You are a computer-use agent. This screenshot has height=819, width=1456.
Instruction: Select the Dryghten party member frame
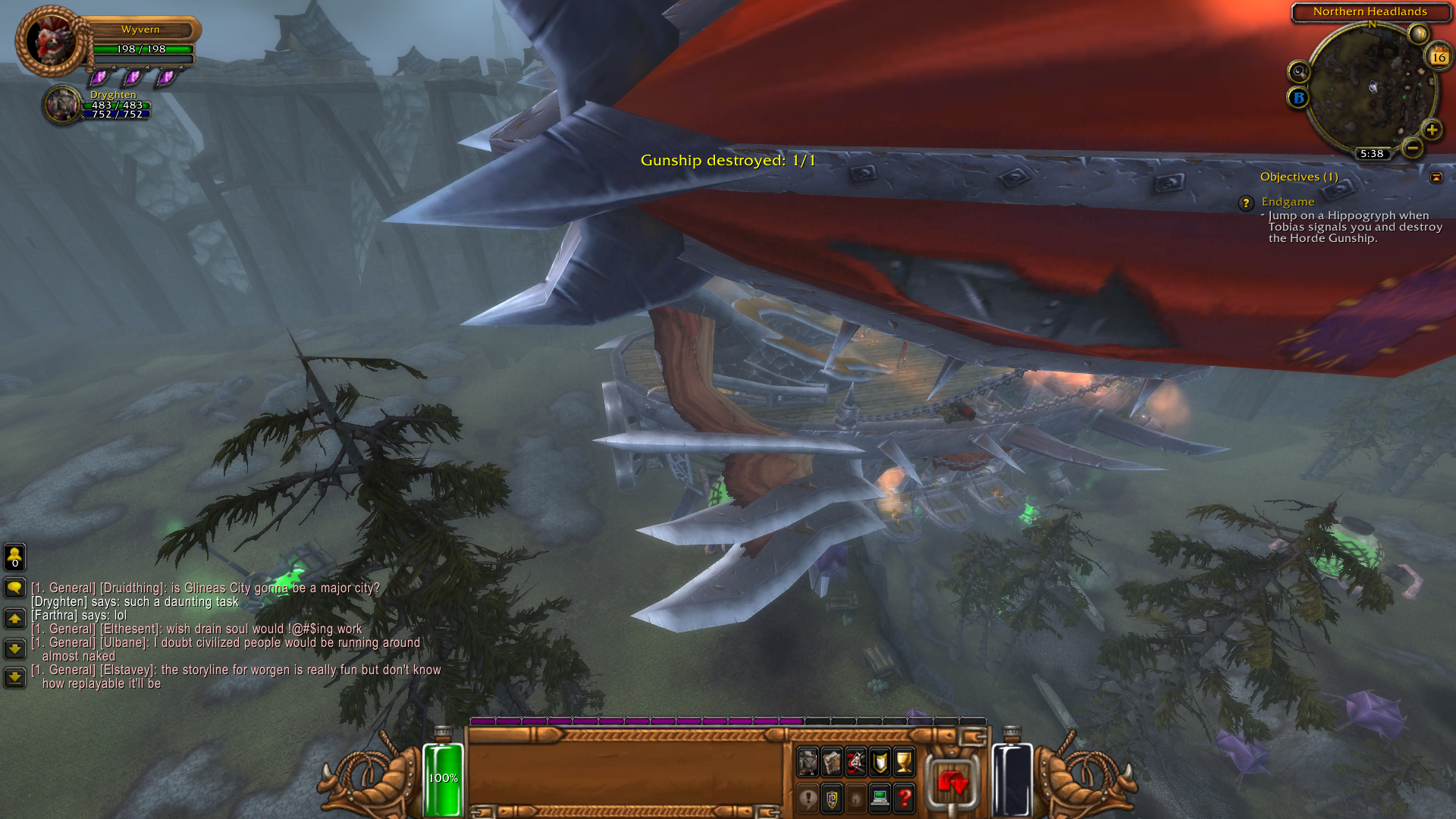tap(64, 105)
